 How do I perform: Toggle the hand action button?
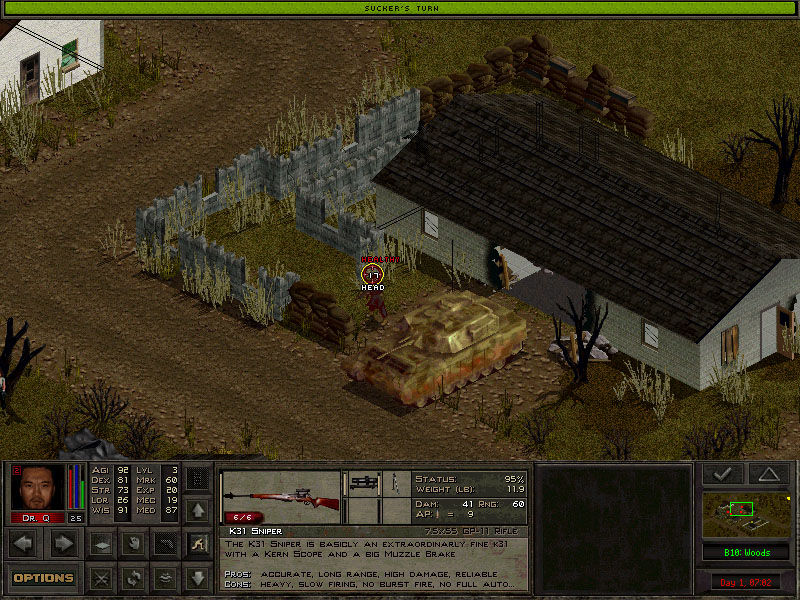point(132,545)
